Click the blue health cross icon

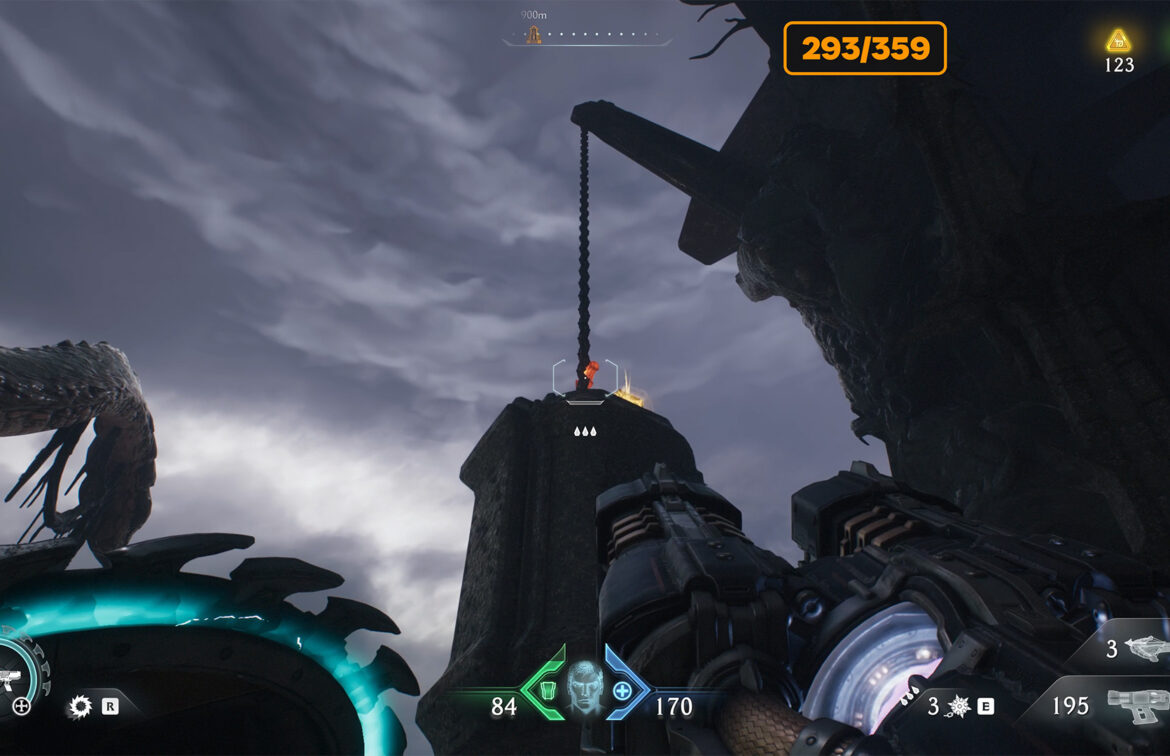point(621,690)
